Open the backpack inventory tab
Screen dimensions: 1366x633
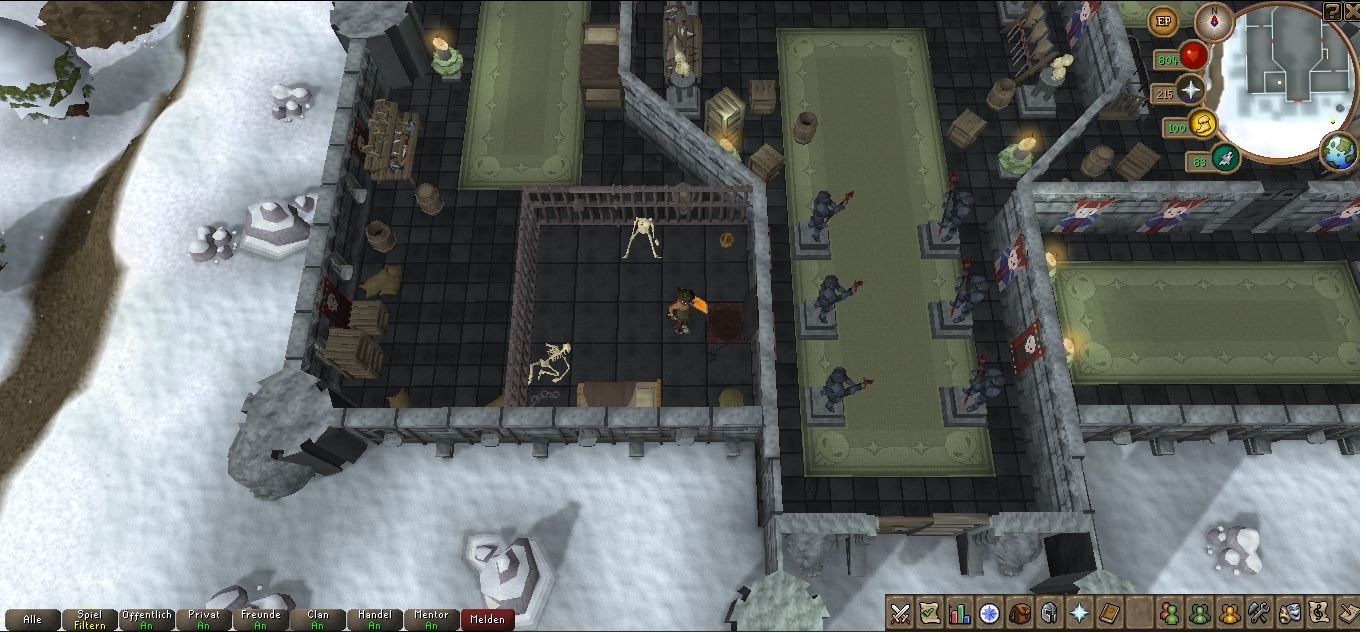coord(1020,612)
